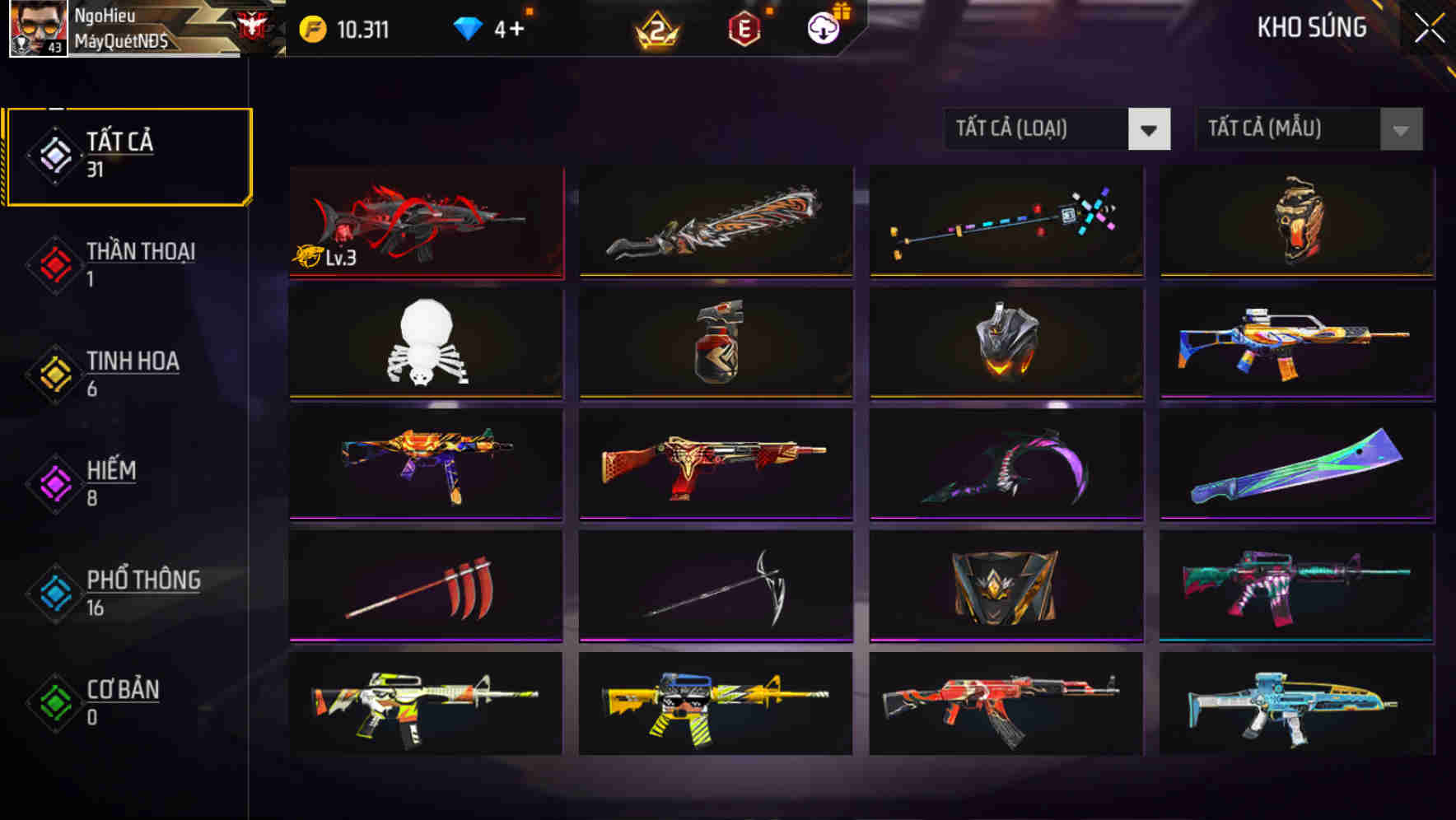Open the diamond currency balance icon
This screenshot has height=820, width=1456.
468,26
